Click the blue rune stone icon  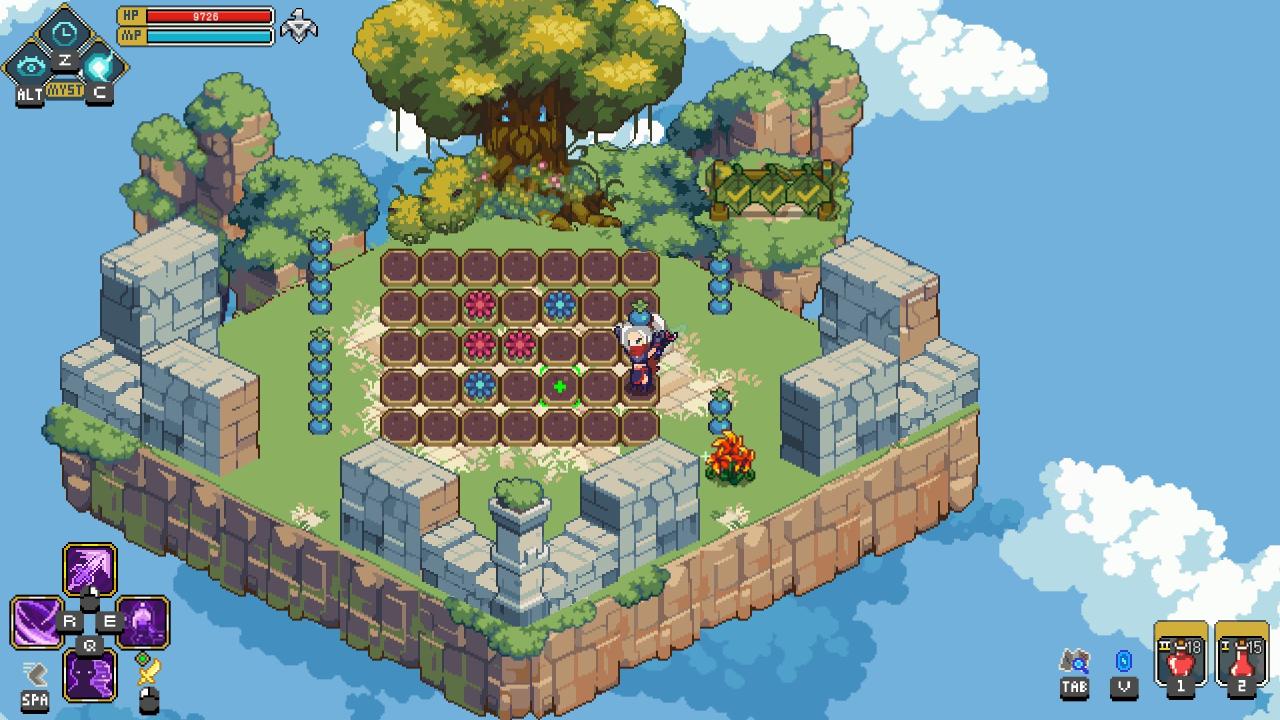tap(1124, 662)
